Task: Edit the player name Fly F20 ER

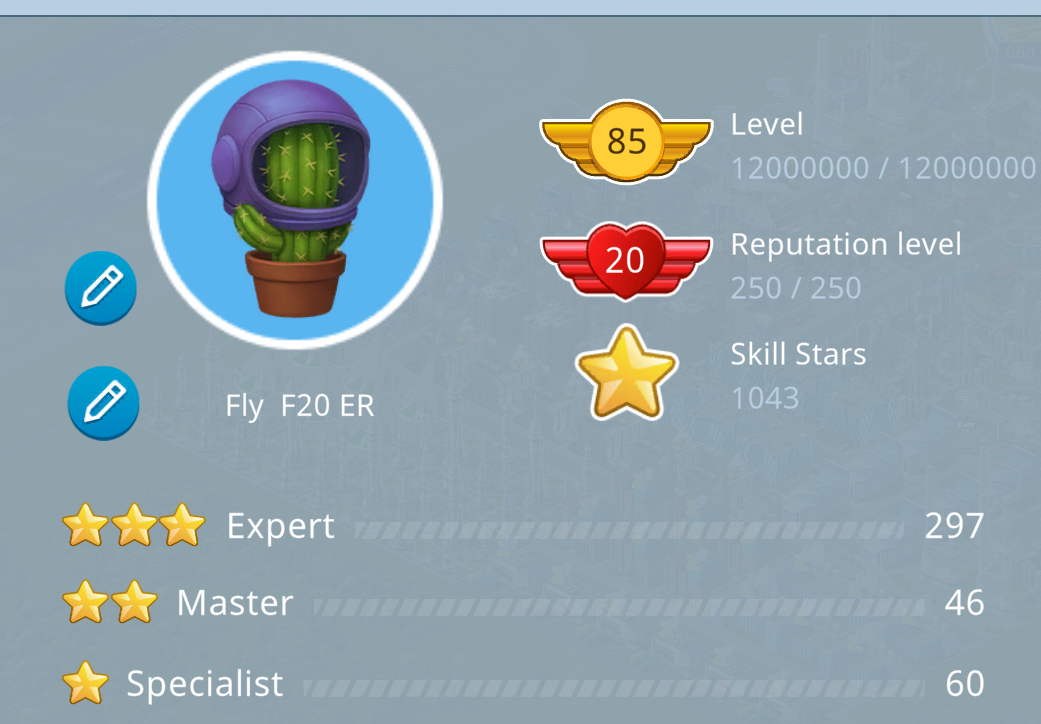Action: click(102, 404)
